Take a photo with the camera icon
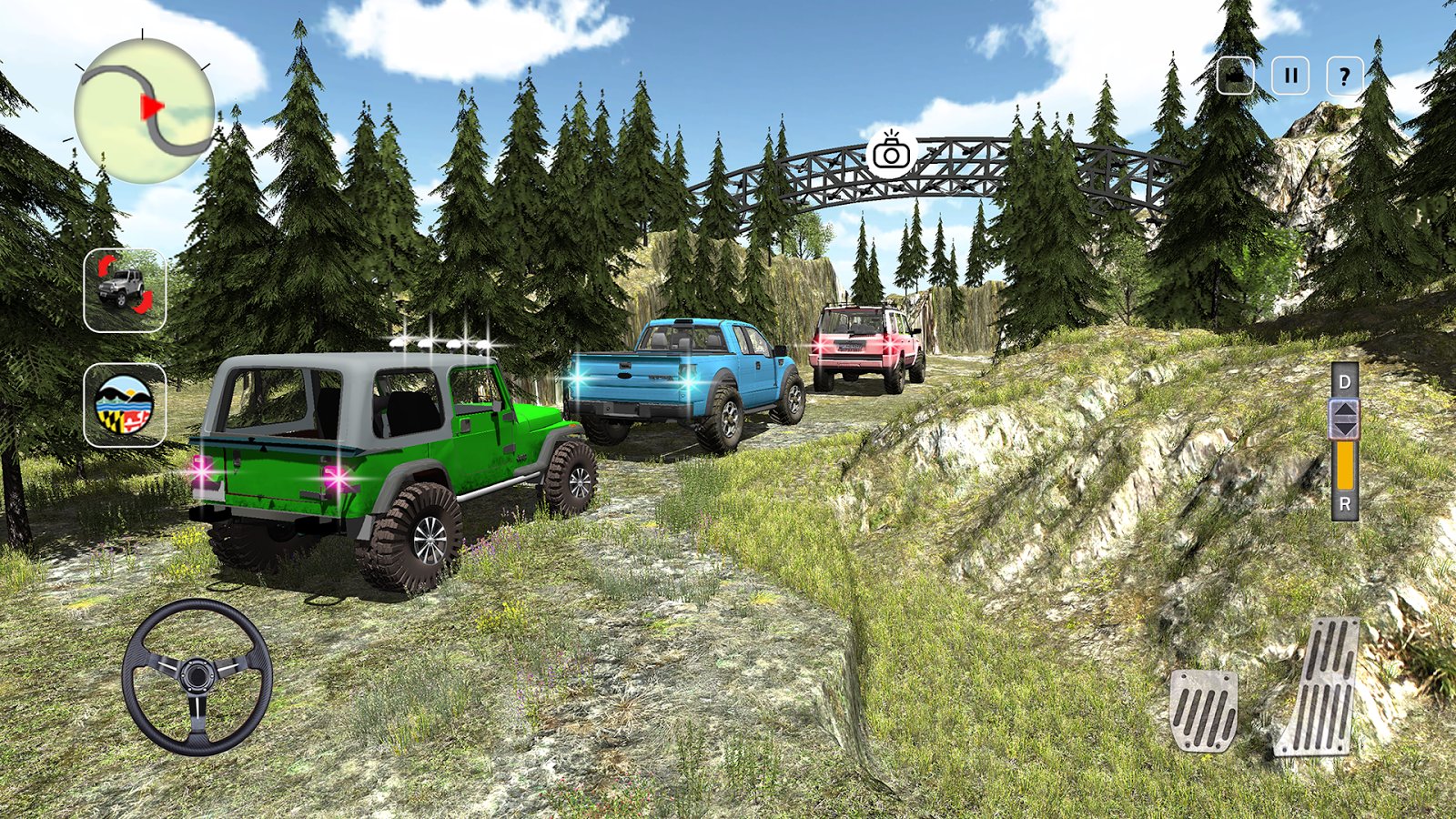Viewport: 1456px width, 819px height. point(891,151)
